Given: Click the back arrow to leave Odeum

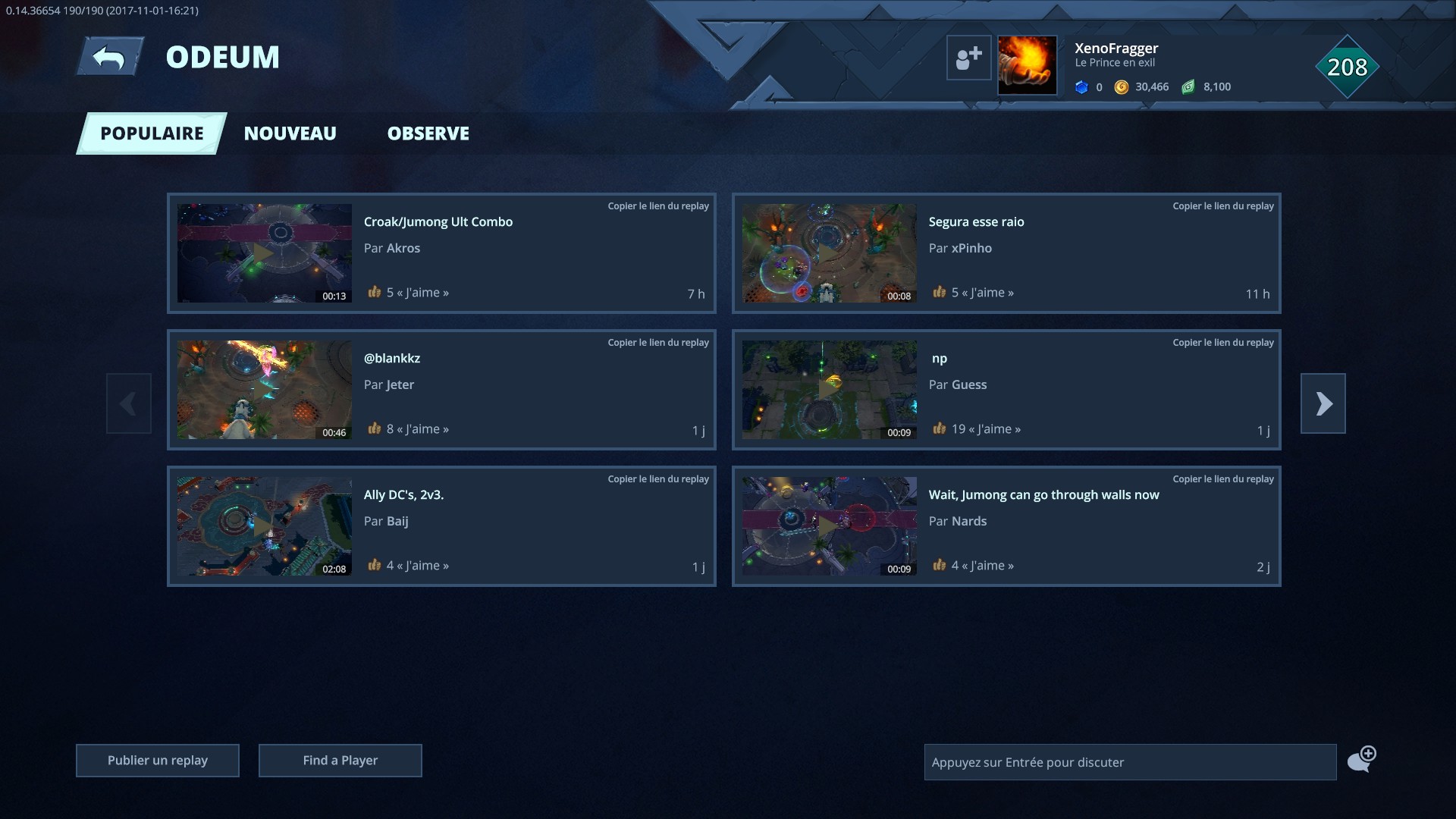Looking at the screenshot, I should 109,55.
